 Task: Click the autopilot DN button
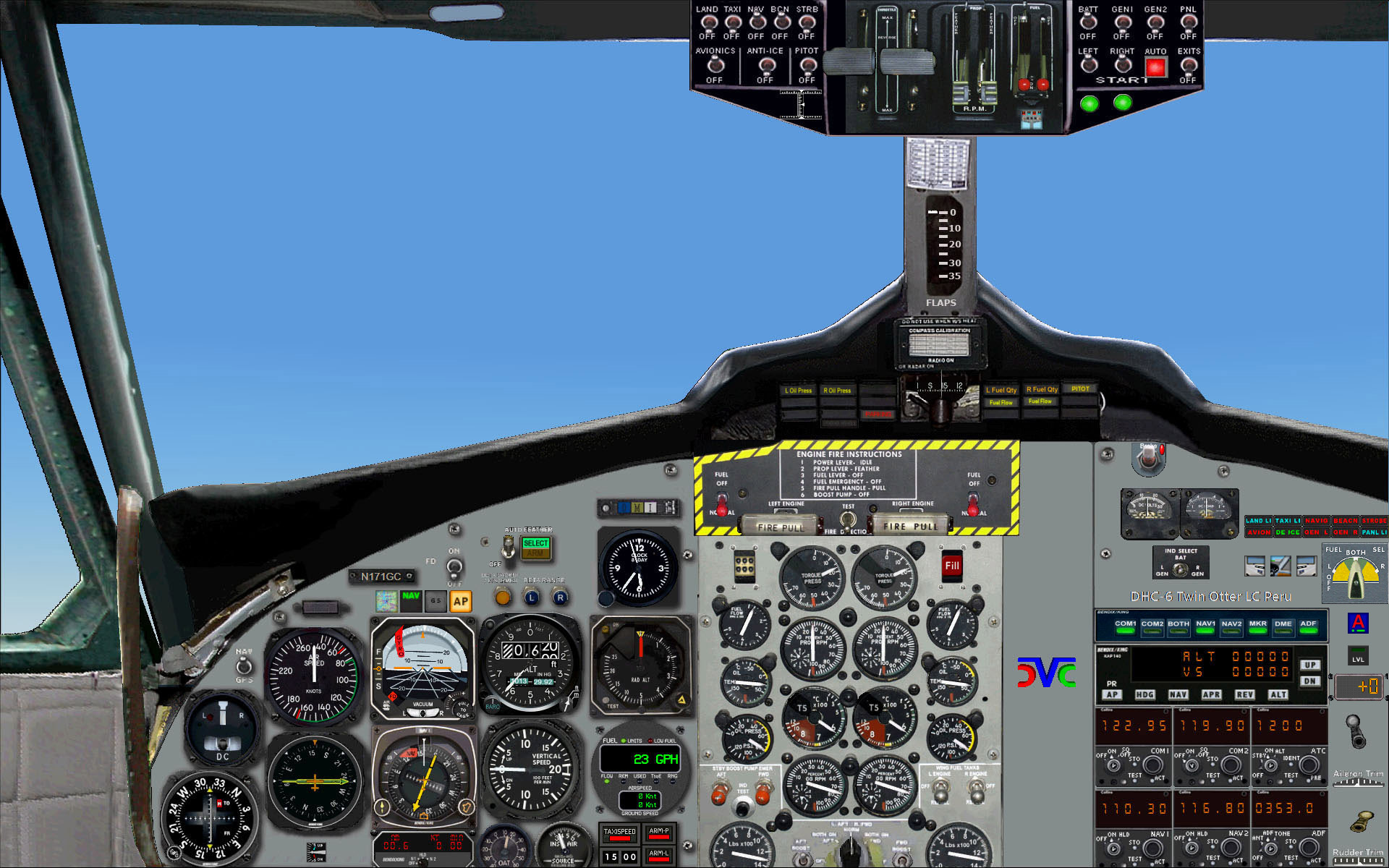coord(1309,681)
